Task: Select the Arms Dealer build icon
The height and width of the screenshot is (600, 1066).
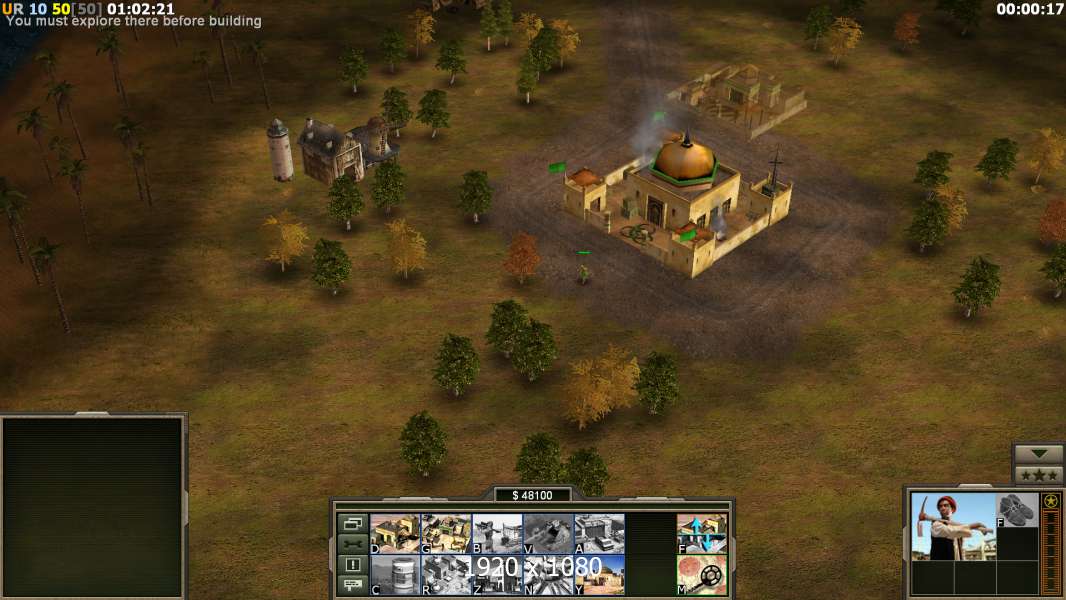Action: click(599, 534)
